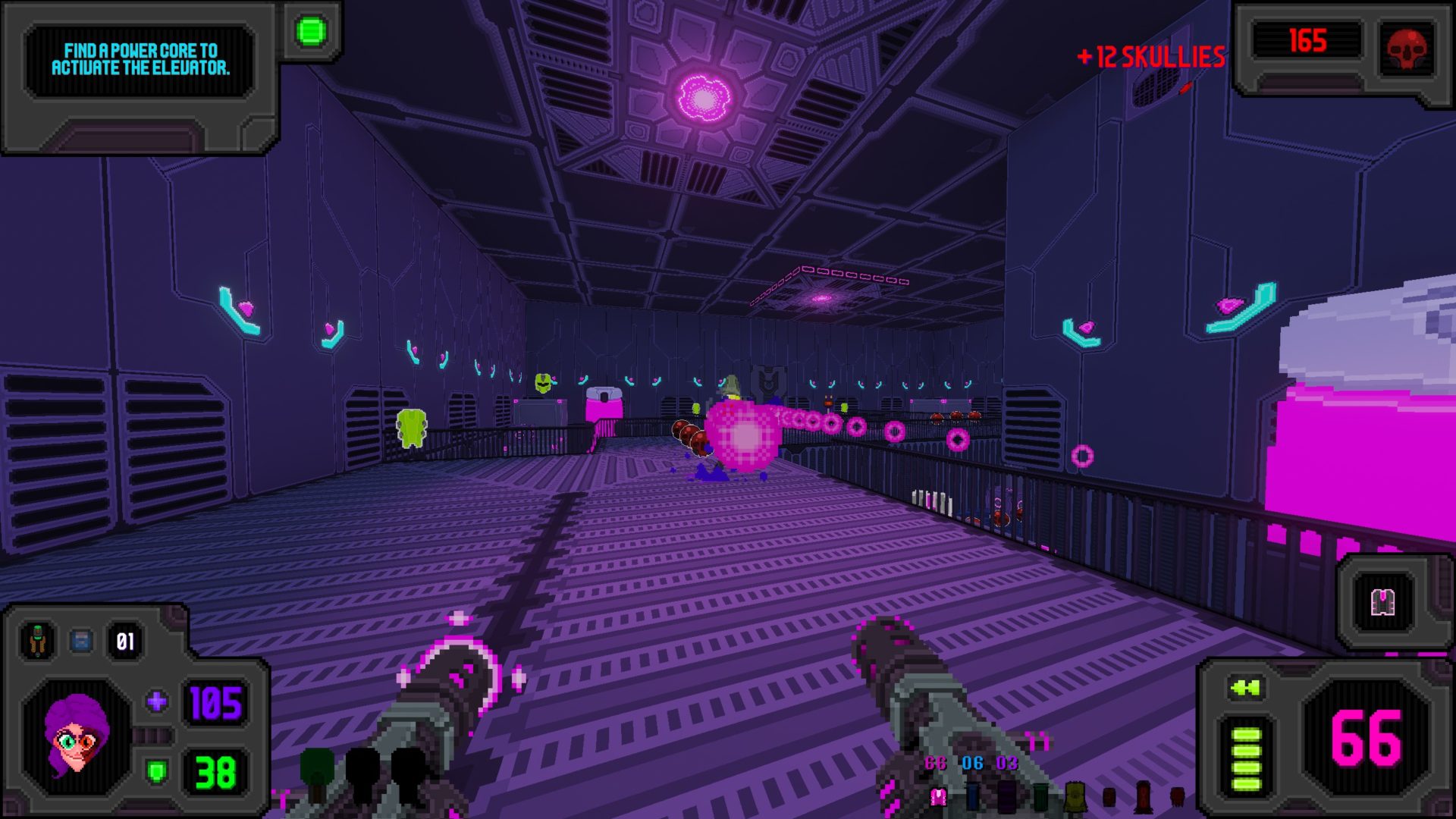Viewport: 1456px width, 819px height.
Task: Open the power core objective tracker
Action: coord(140,60)
